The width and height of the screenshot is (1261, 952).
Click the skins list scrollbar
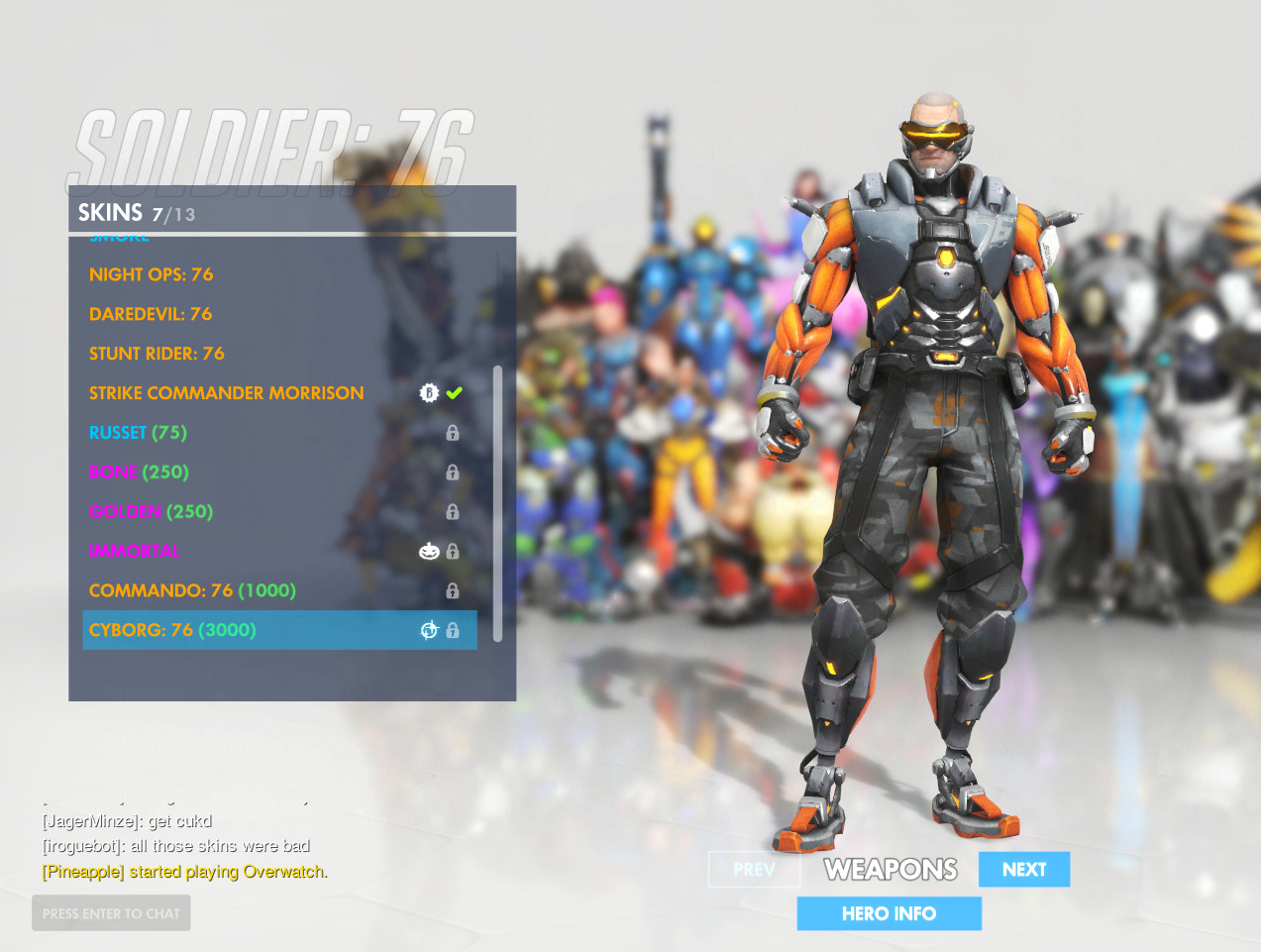click(497, 503)
